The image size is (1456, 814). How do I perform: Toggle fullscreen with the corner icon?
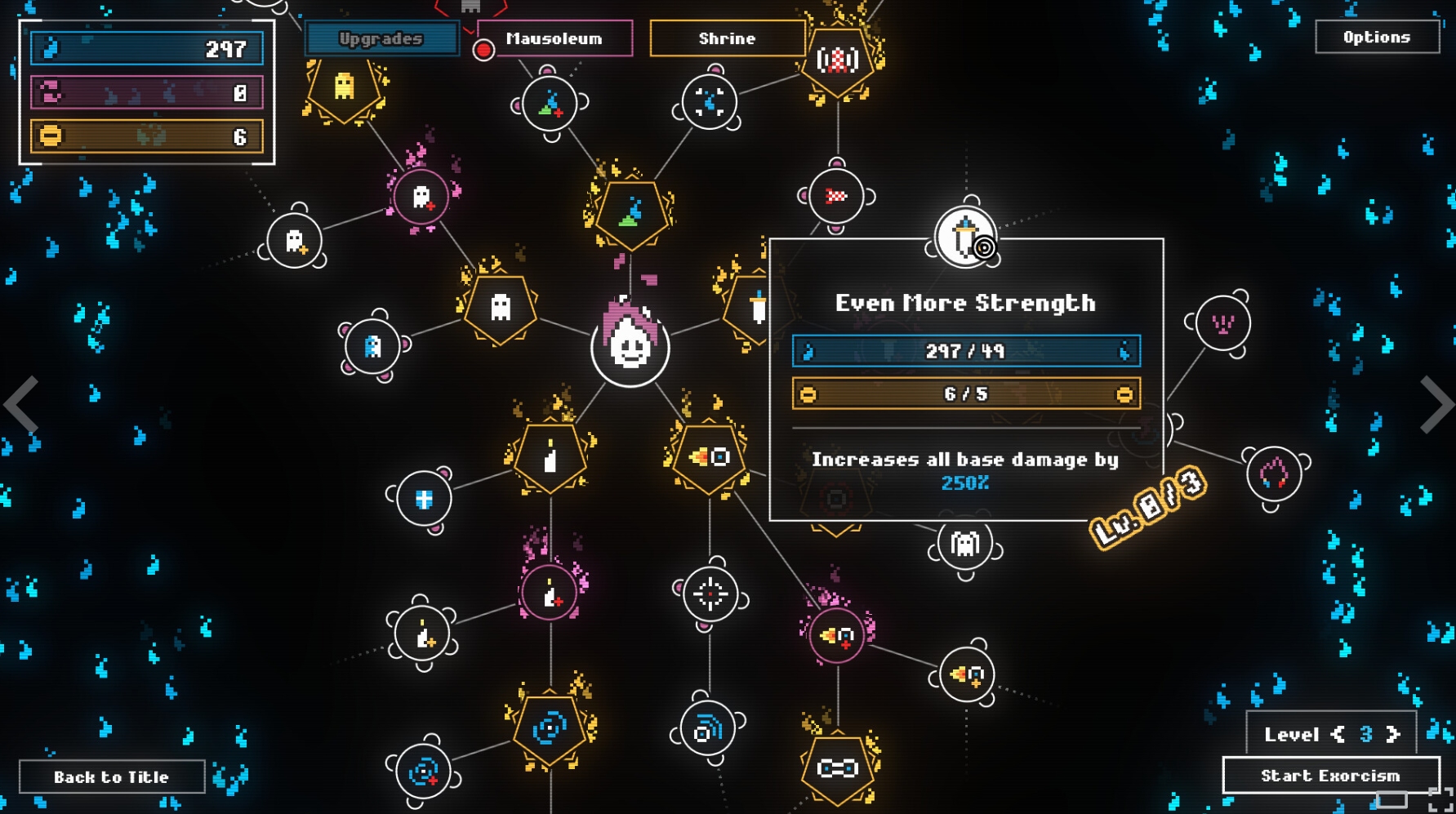coord(1441,800)
